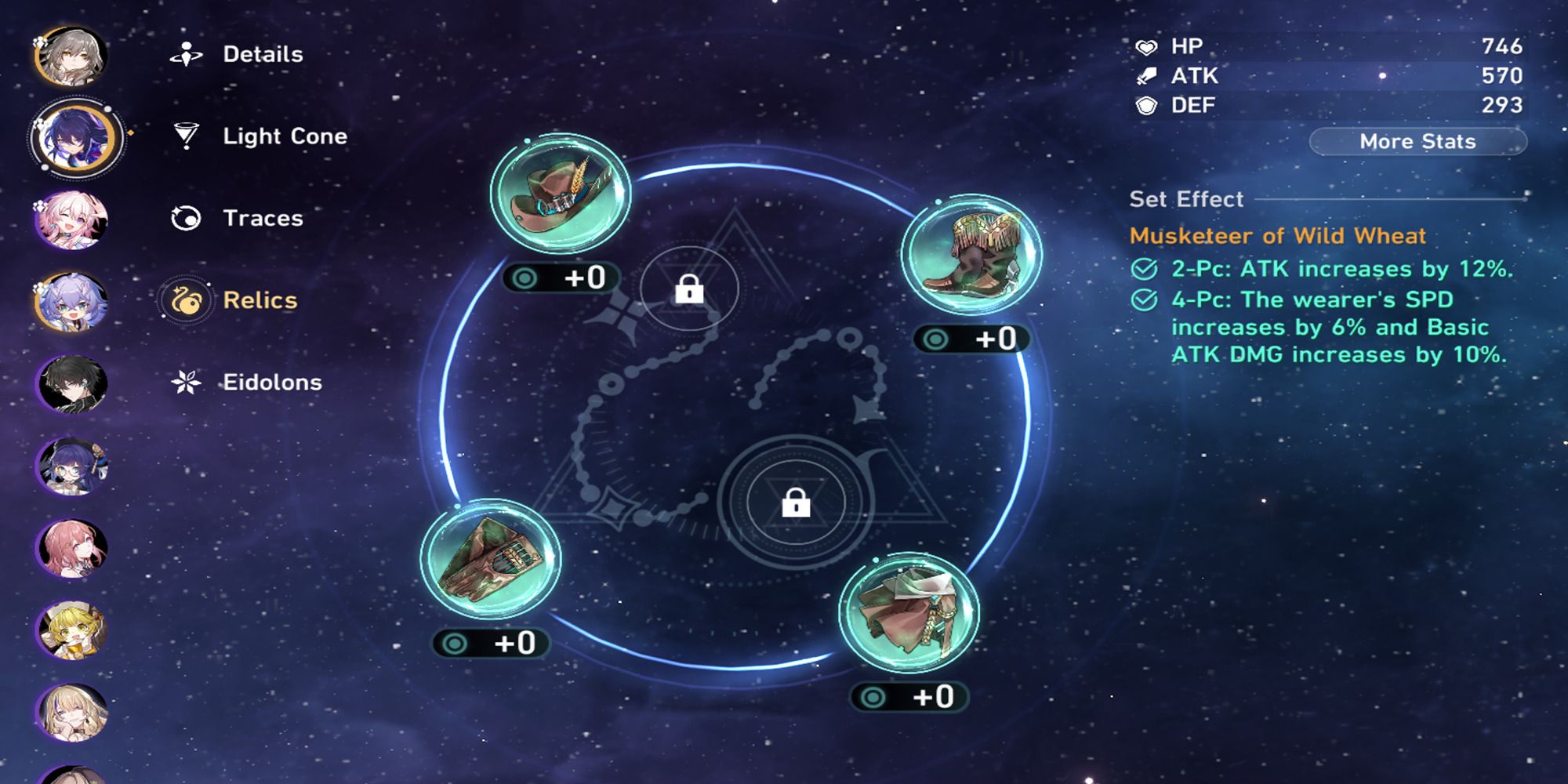Select the Musketeer fringed boots relic

click(971, 254)
